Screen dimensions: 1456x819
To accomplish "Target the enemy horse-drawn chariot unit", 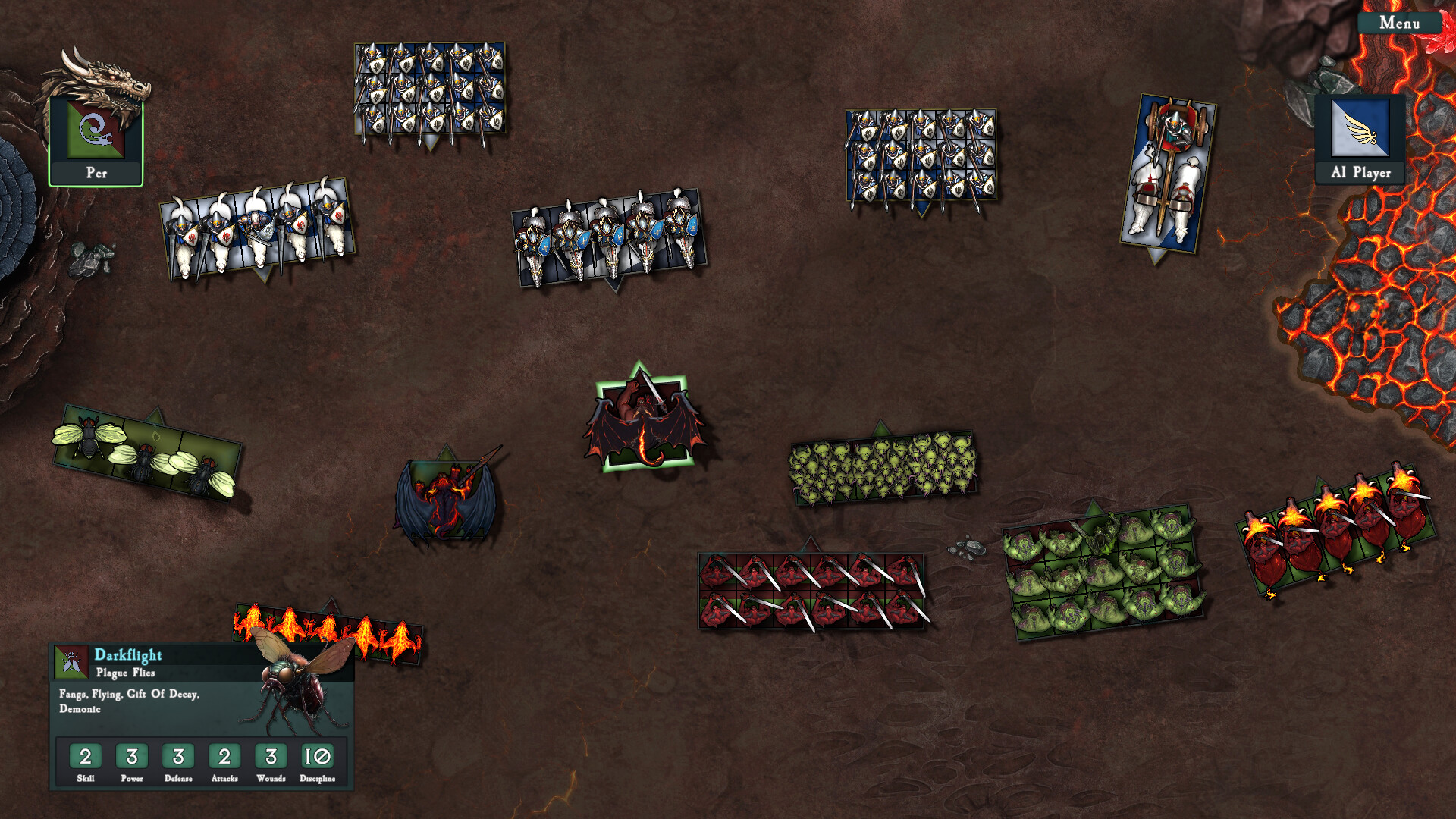I will click(1168, 174).
